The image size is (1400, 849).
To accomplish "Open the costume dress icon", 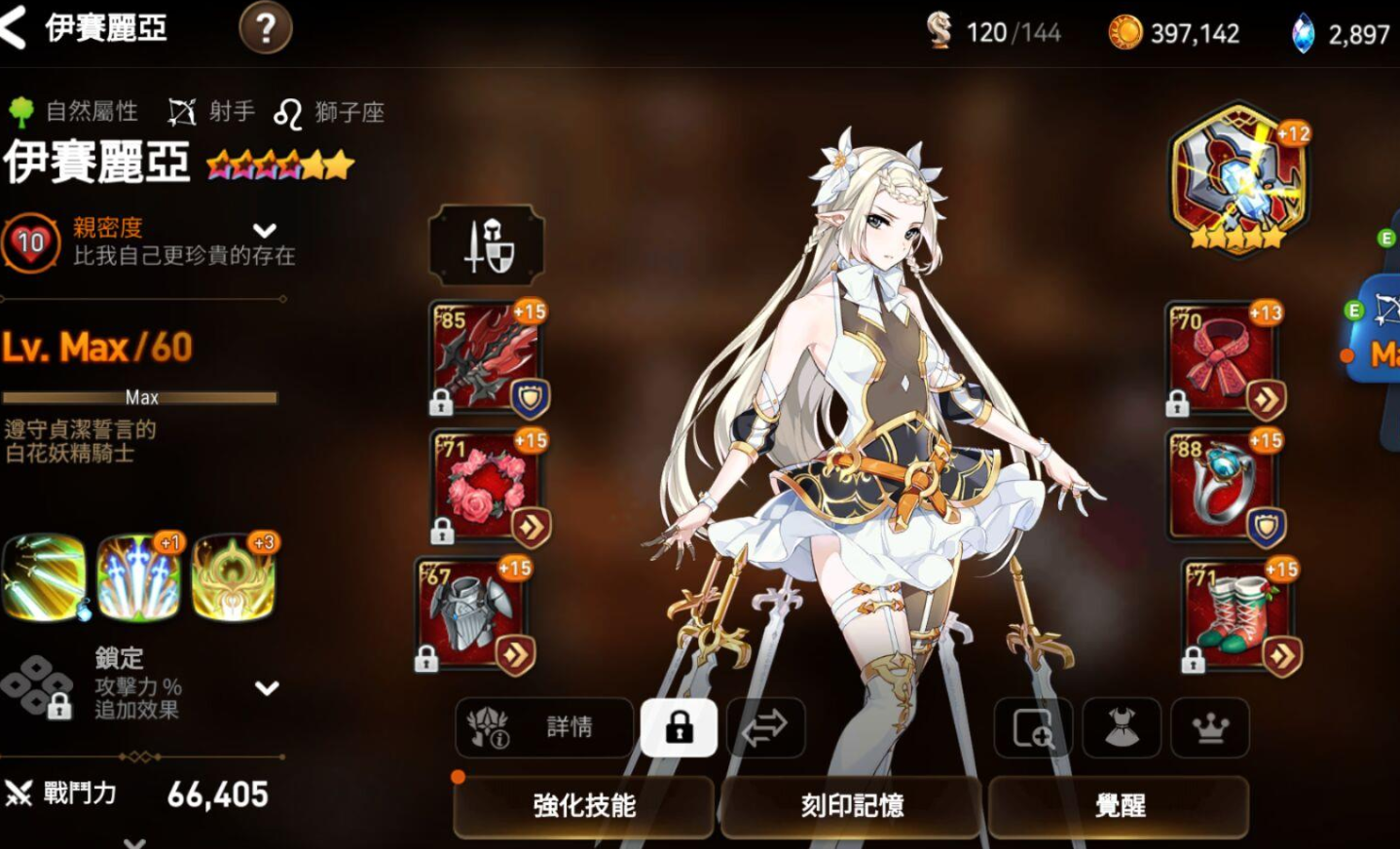I will (1121, 728).
